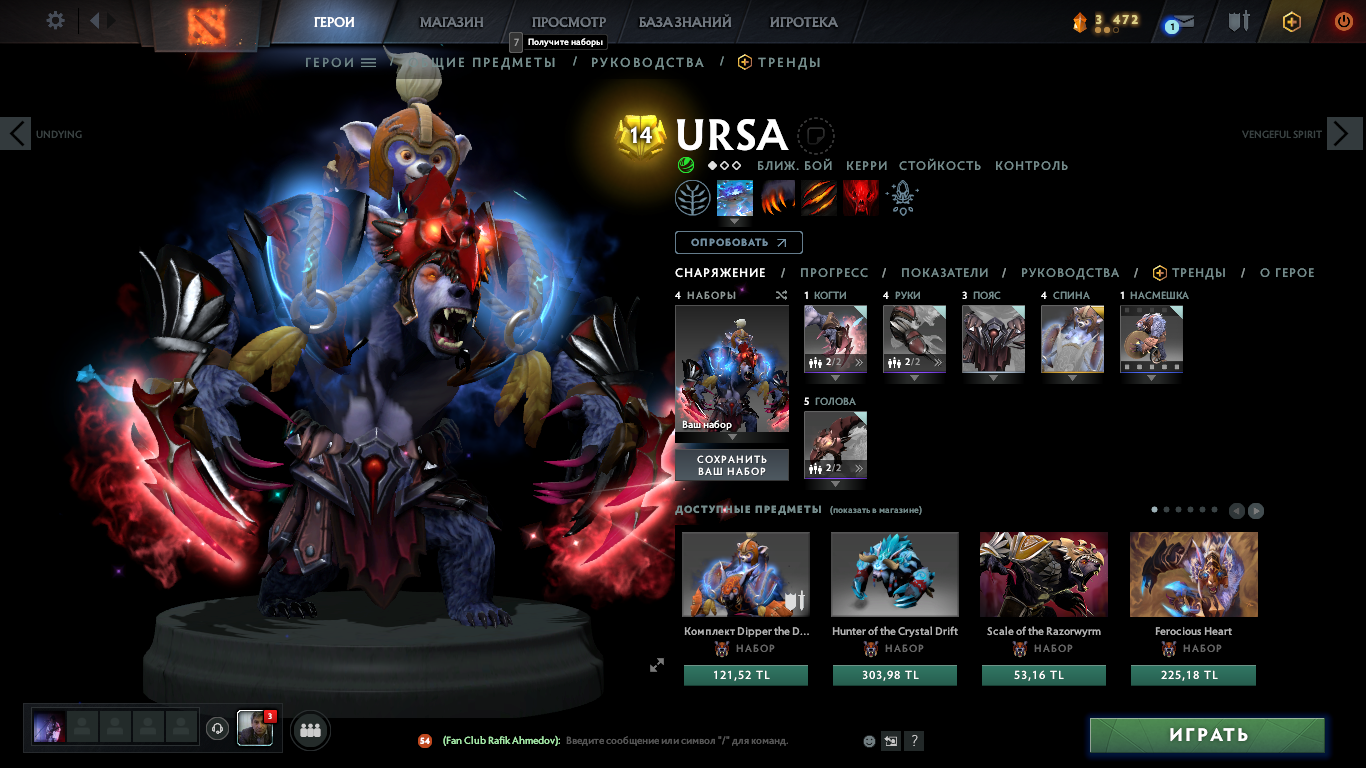Open the settings gear icon

(x=53, y=19)
